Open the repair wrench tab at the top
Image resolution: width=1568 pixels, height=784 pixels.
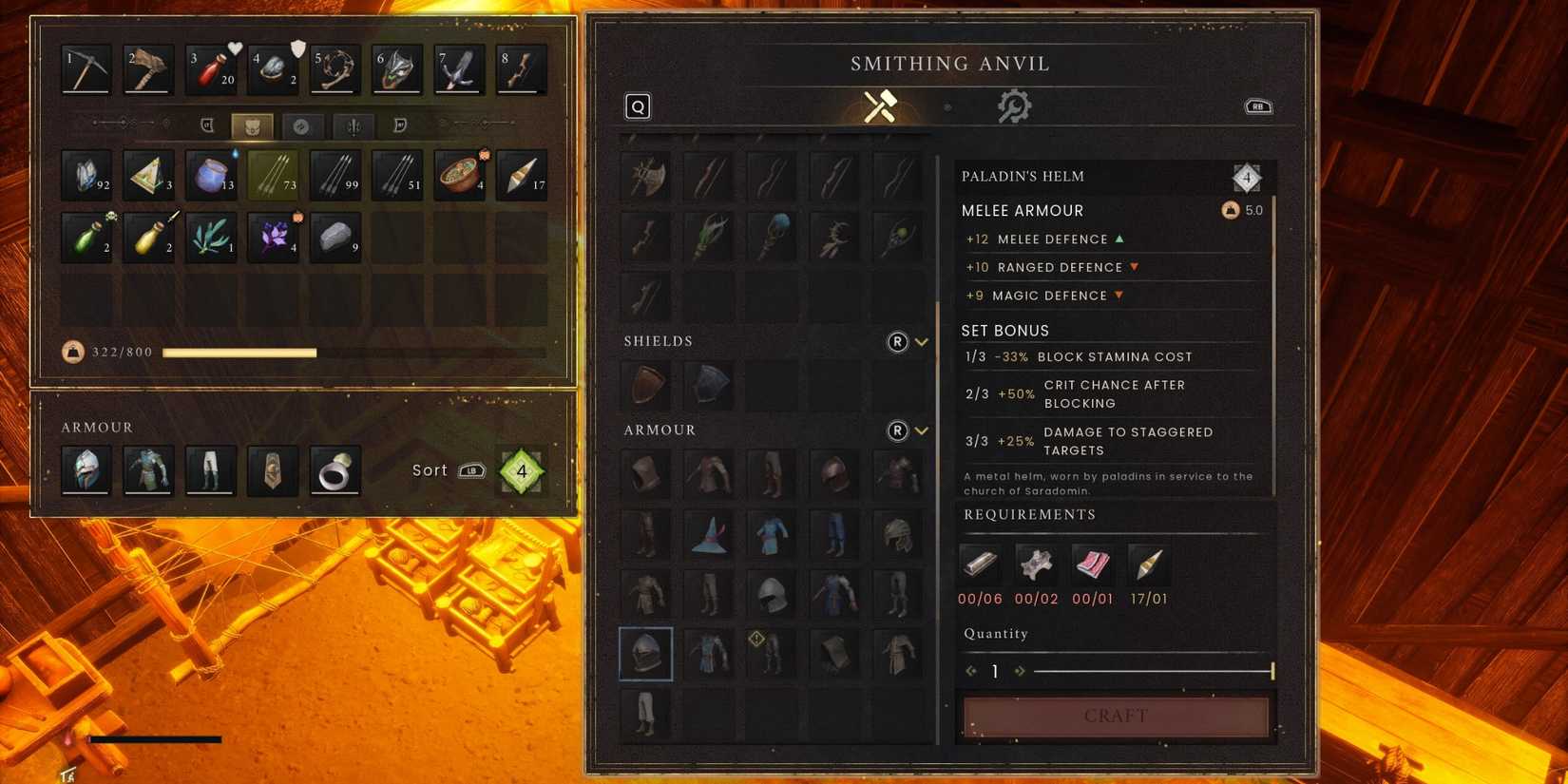[1014, 106]
